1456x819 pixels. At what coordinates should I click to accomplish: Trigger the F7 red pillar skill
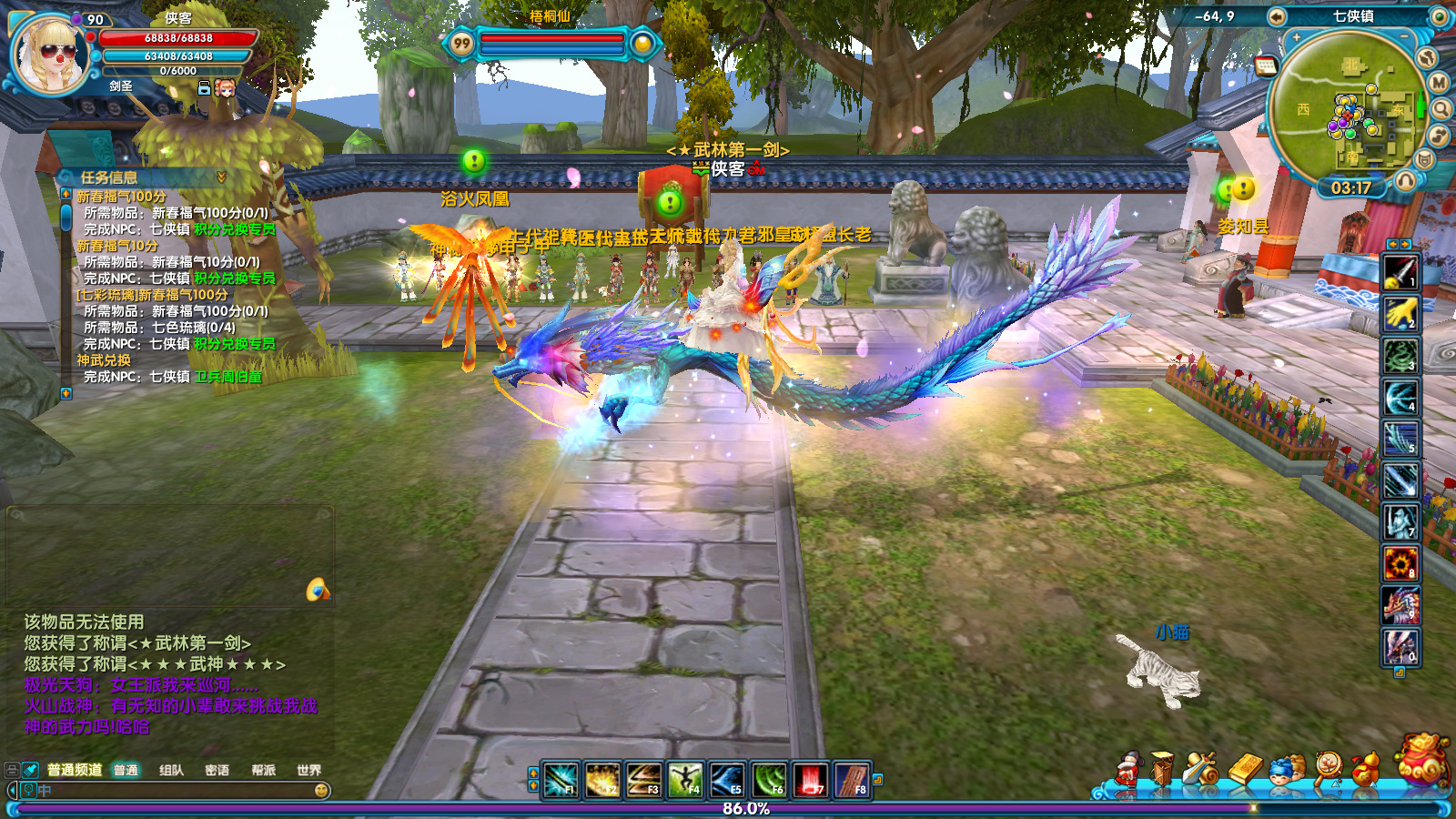[x=810, y=781]
